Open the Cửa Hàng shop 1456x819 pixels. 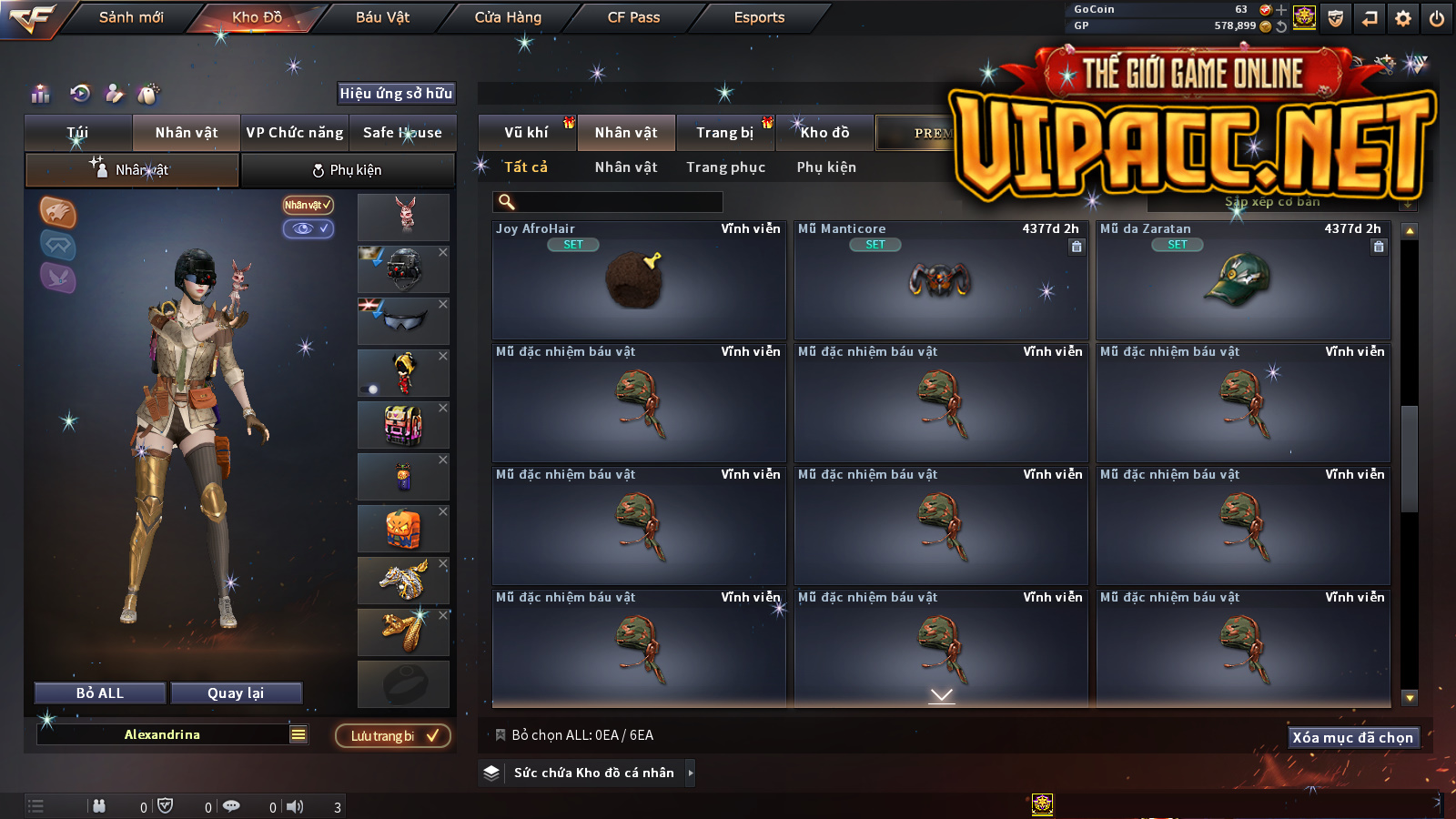tap(508, 17)
